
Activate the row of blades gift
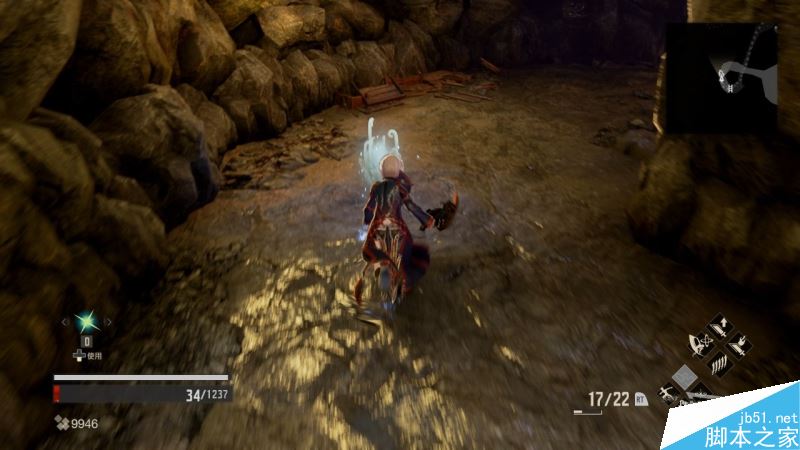point(719,365)
